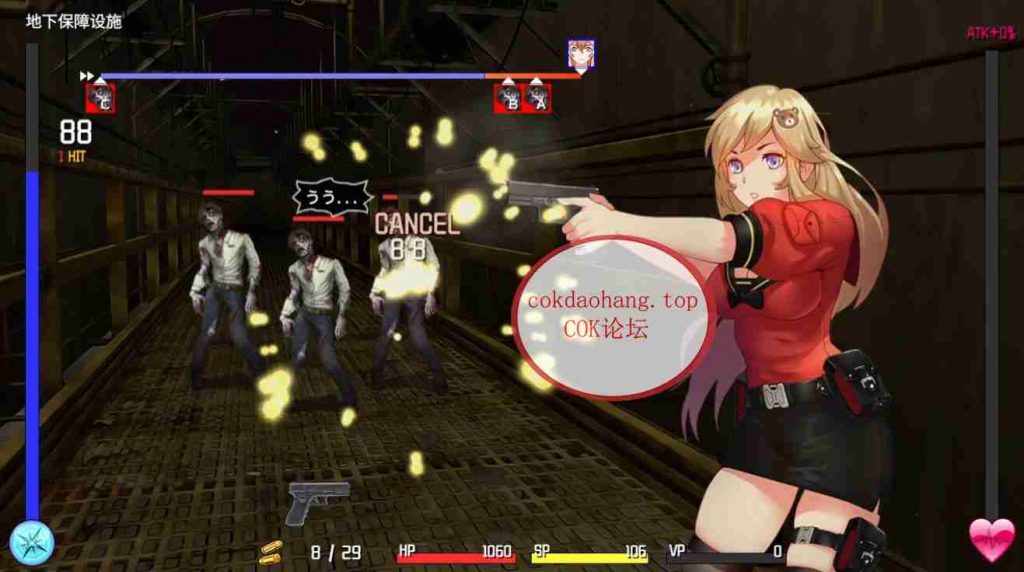The width and height of the screenshot is (1024, 572).
Task: Click the blue crystal orb icon
Action: coord(31,543)
